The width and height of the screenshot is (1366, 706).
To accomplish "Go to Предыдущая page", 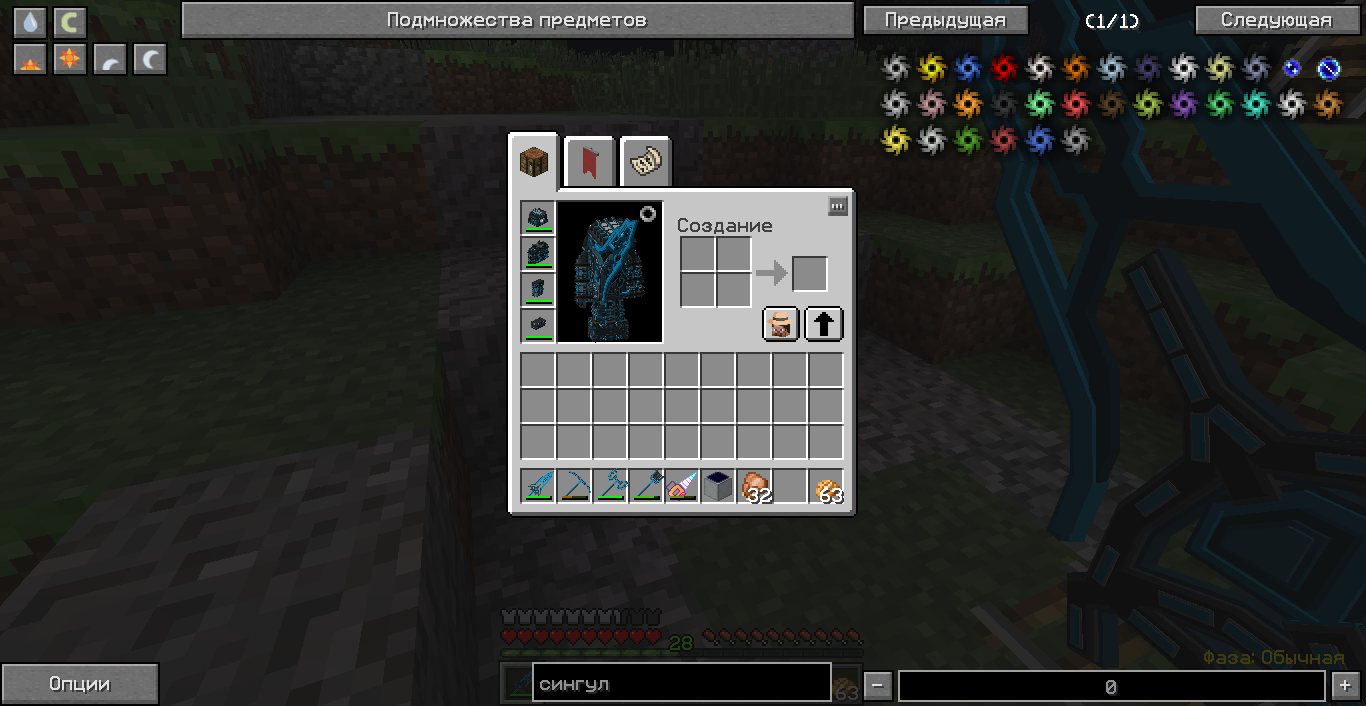I will (x=944, y=20).
